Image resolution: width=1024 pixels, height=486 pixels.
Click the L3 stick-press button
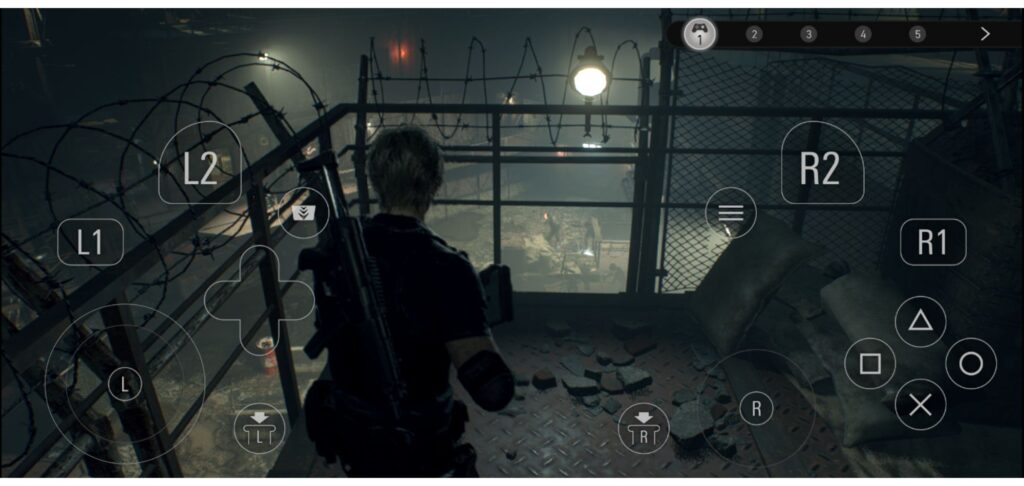(x=259, y=428)
